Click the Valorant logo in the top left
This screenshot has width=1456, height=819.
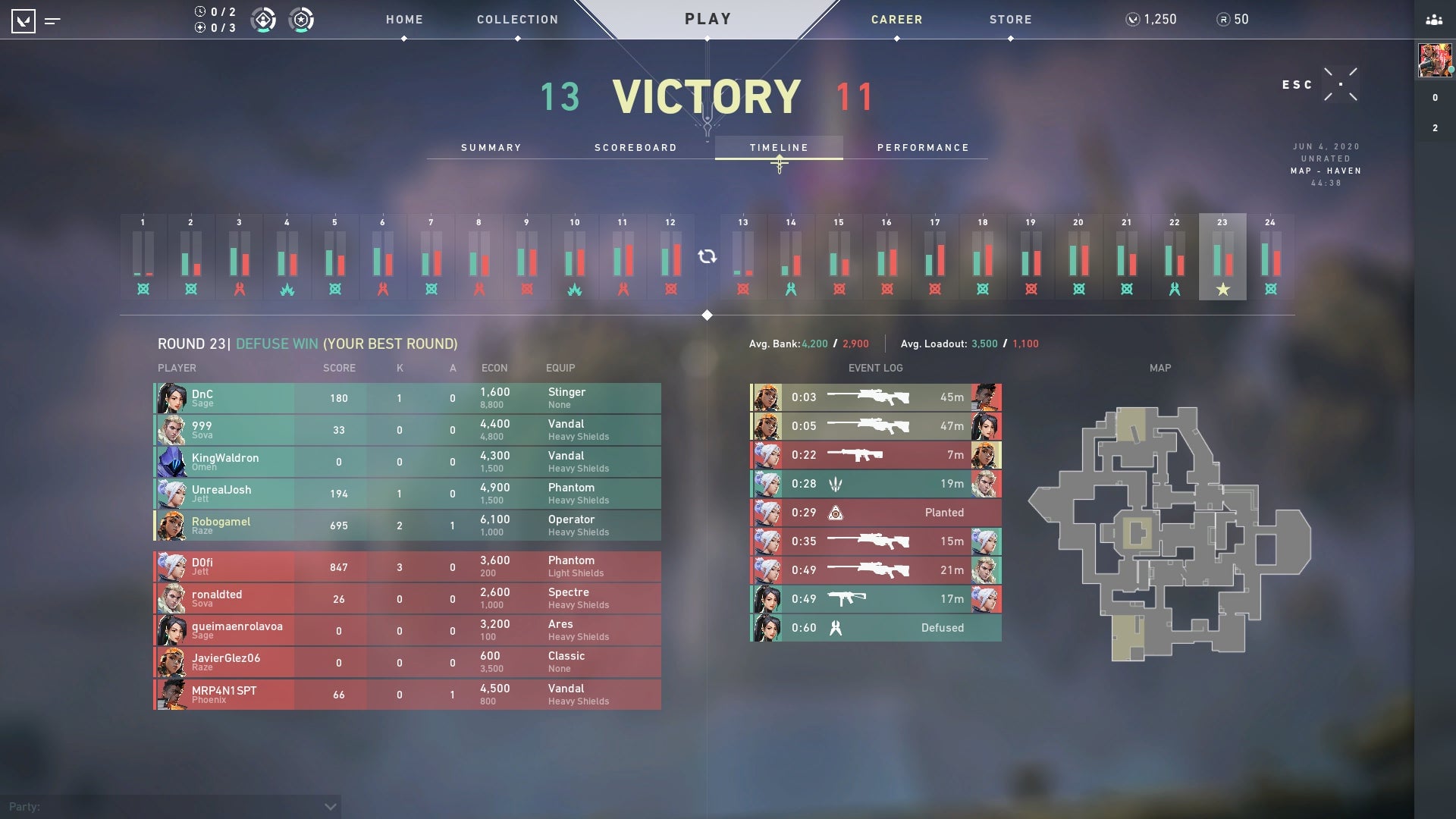(x=25, y=20)
